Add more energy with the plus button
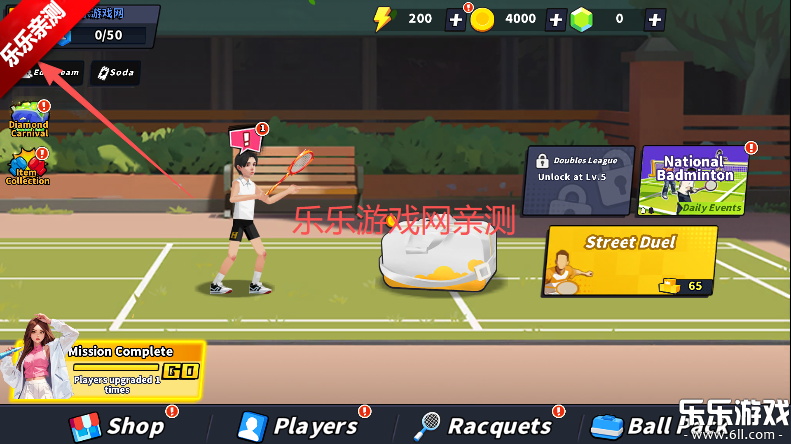This screenshot has height=444, width=791. (455, 19)
